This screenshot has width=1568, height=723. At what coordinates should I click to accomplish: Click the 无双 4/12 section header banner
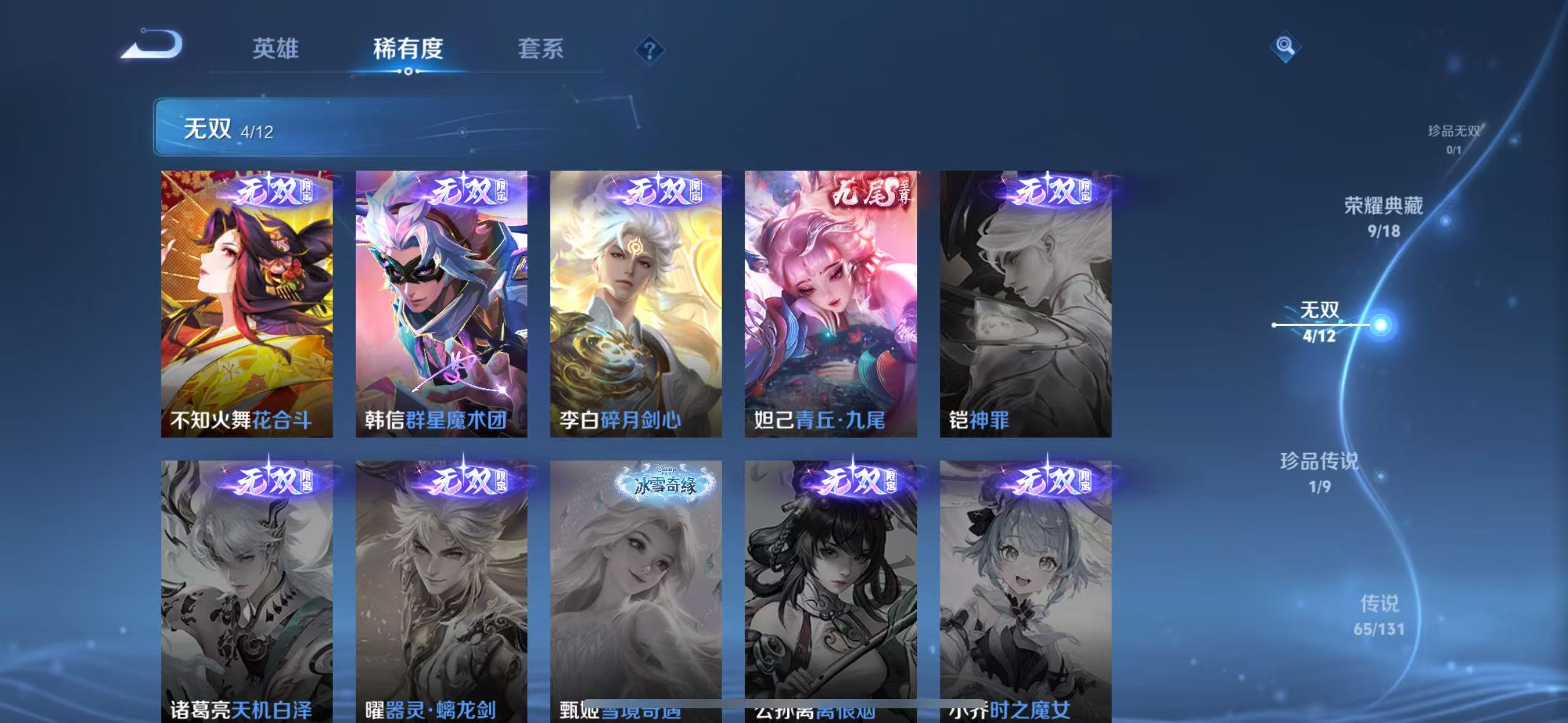pos(368,129)
